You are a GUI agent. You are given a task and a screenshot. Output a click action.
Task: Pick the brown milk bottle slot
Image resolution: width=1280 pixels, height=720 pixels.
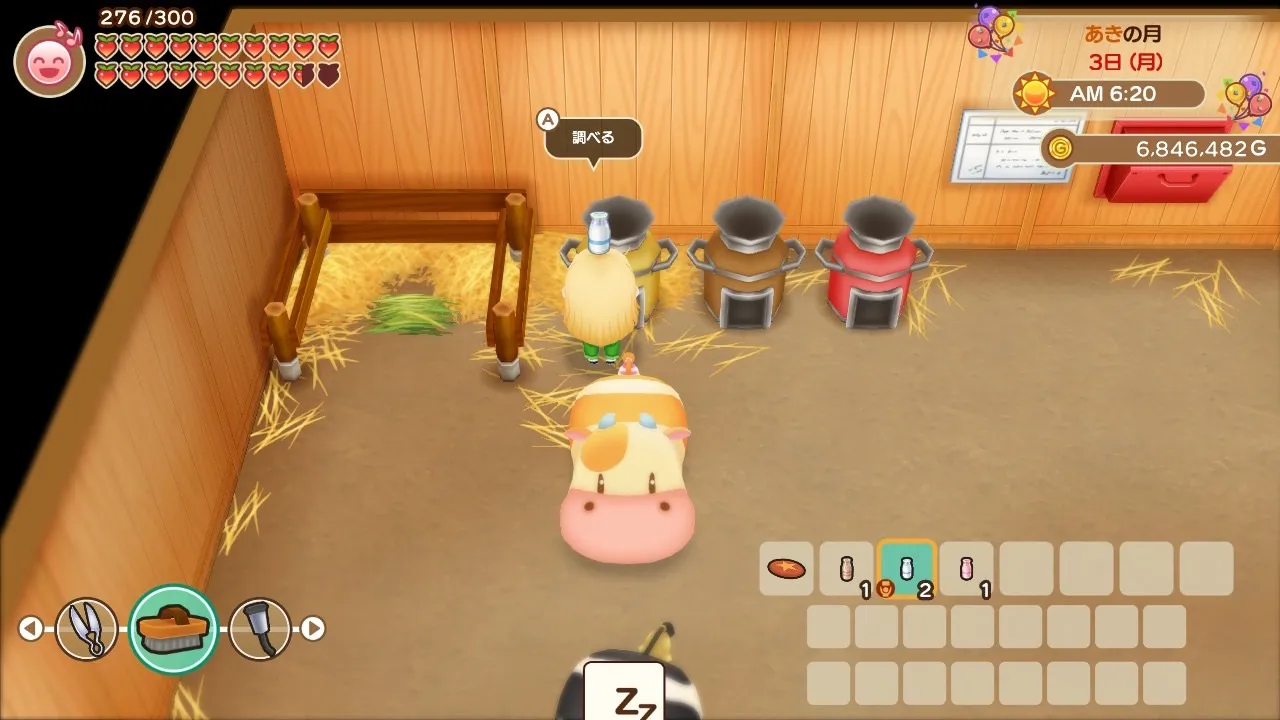tap(846, 569)
